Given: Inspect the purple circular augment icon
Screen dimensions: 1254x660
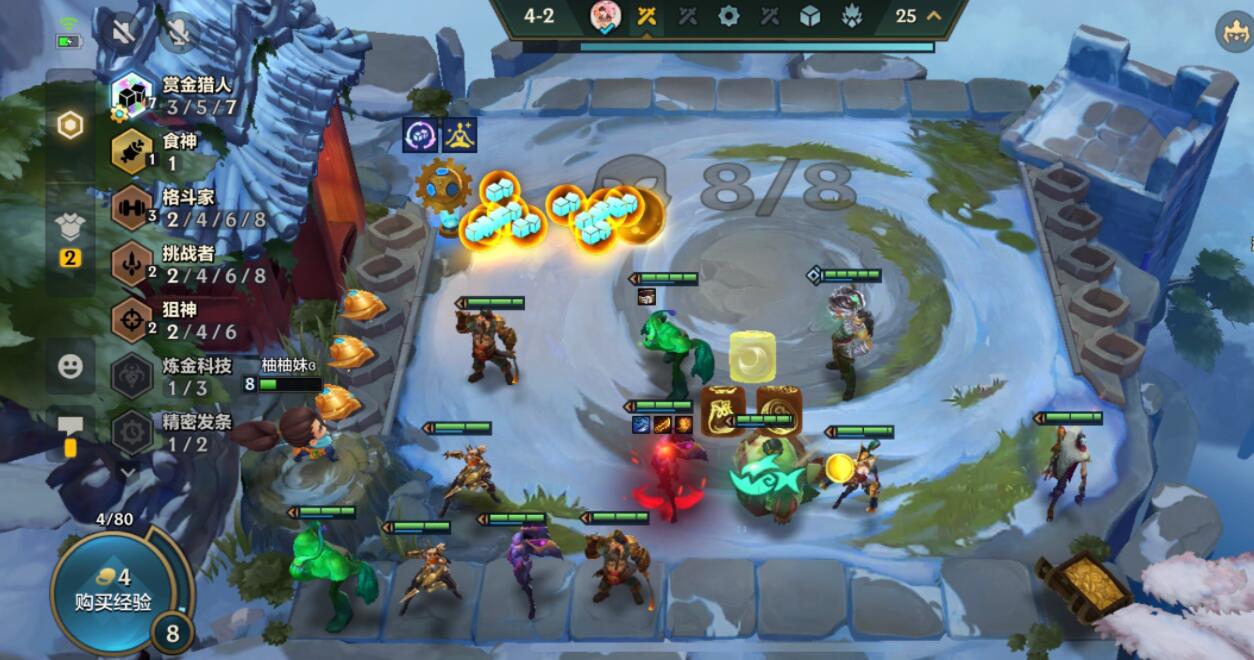Looking at the screenshot, I should point(420,134).
